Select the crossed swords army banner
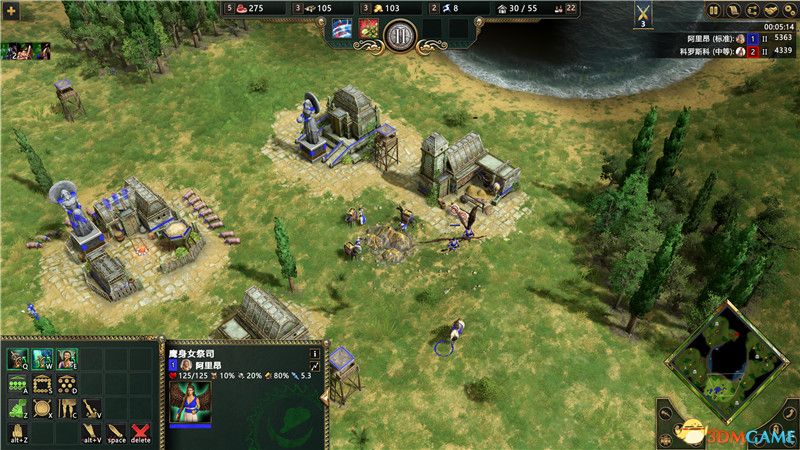Image resolution: width=800 pixels, height=450 pixels. pyautogui.click(x=643, y=12)
